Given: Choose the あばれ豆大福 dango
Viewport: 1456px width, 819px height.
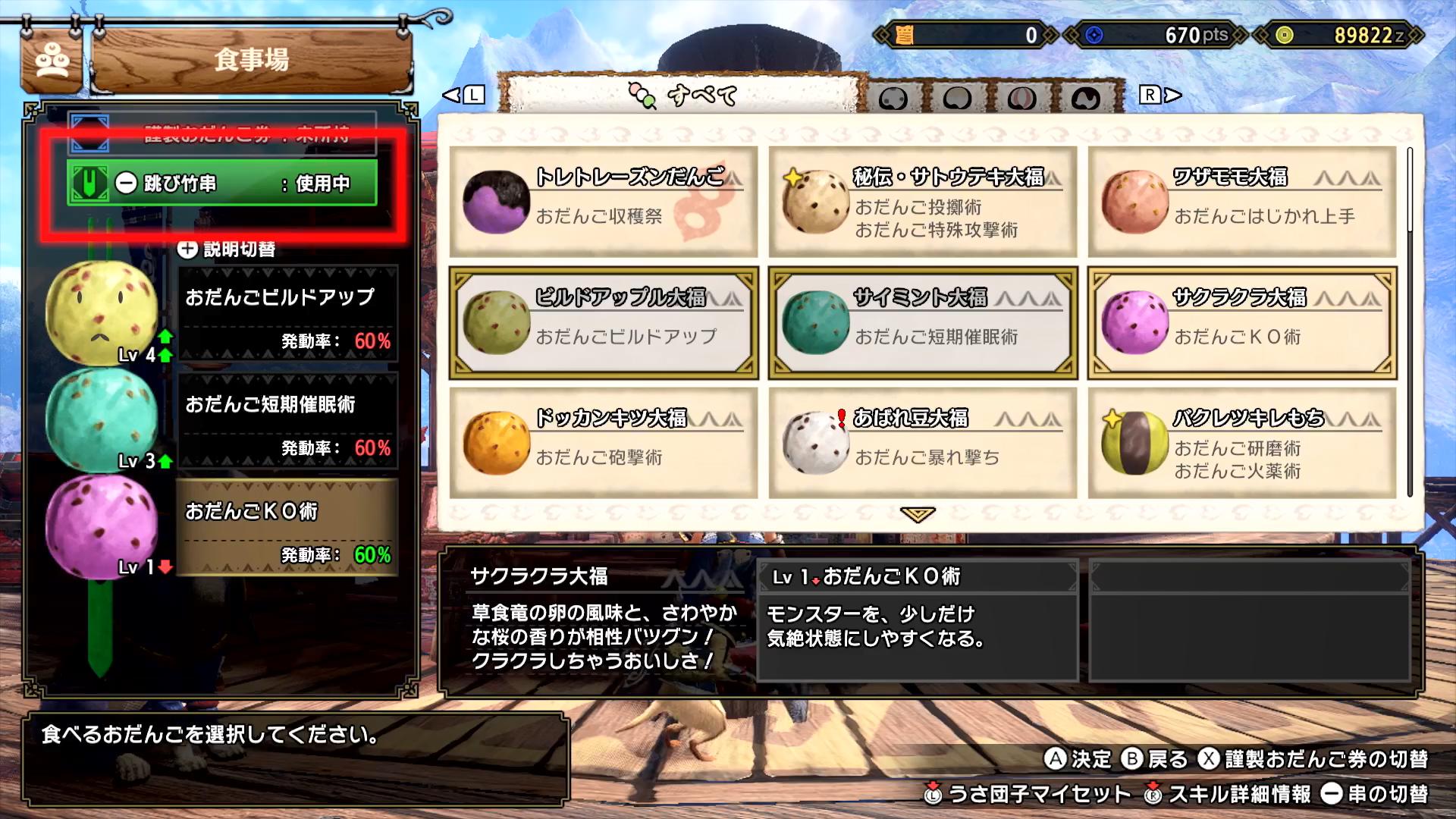Looking at the screenshot, I should point(922,443).
